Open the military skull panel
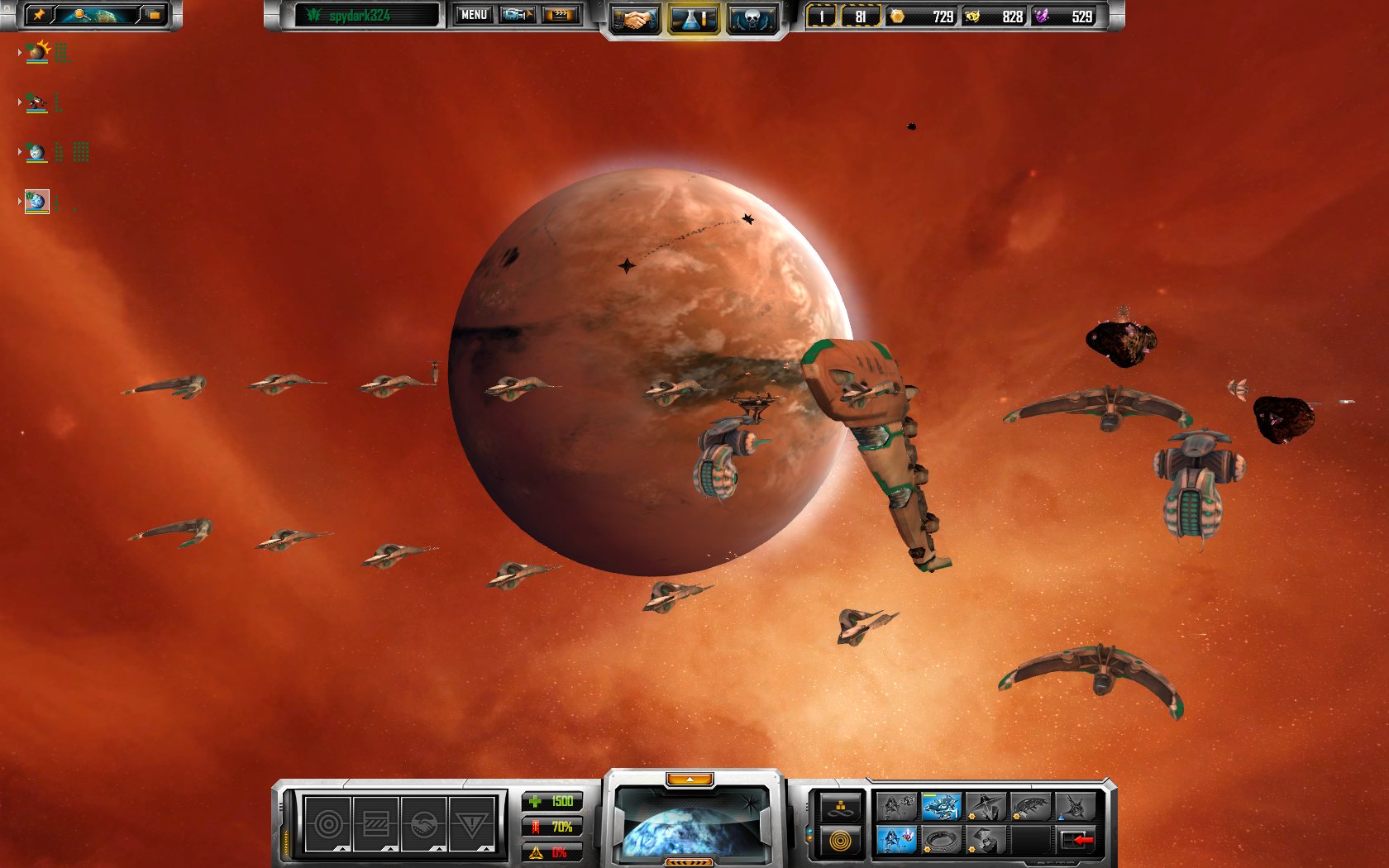 (752, 17)
